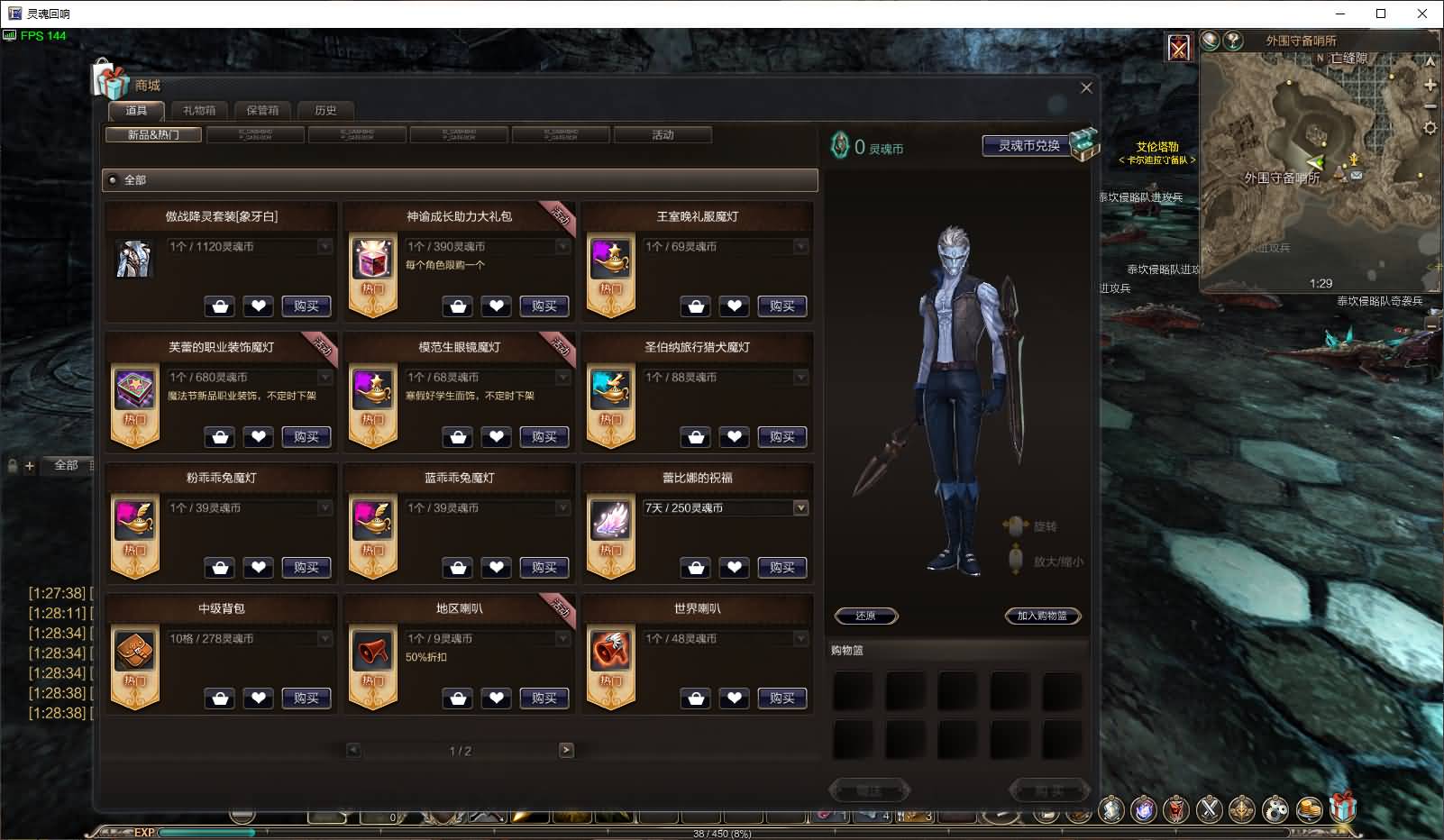Toggle the heart wishlist on 王室晚礼服魔灯
This screenshot has width=1444, height=840.
coord(735,306)
